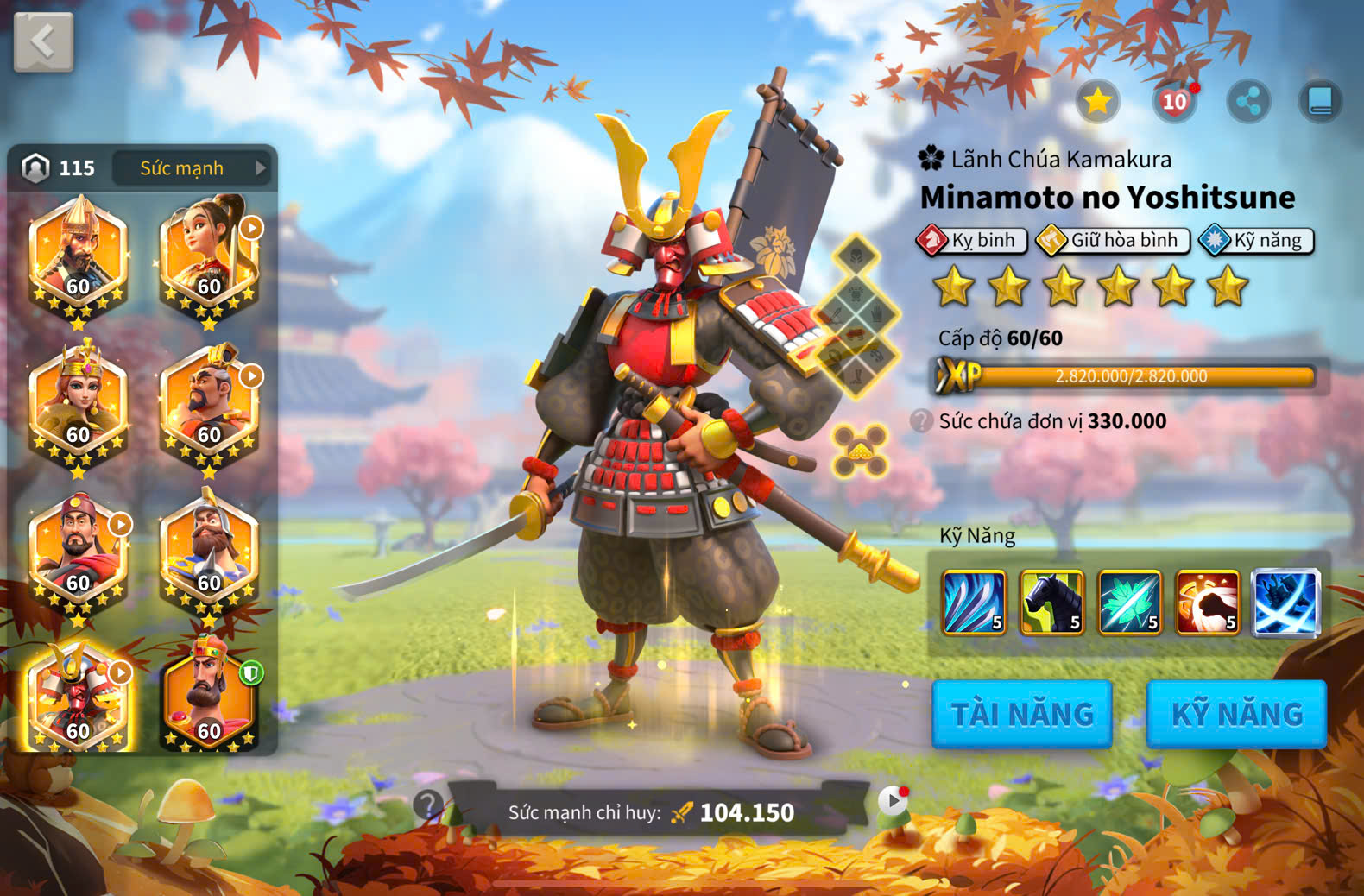The width and height of the screenshot is (1364, 896).
Task: Select the horse skill icon
Action: tap(1051, 603)
